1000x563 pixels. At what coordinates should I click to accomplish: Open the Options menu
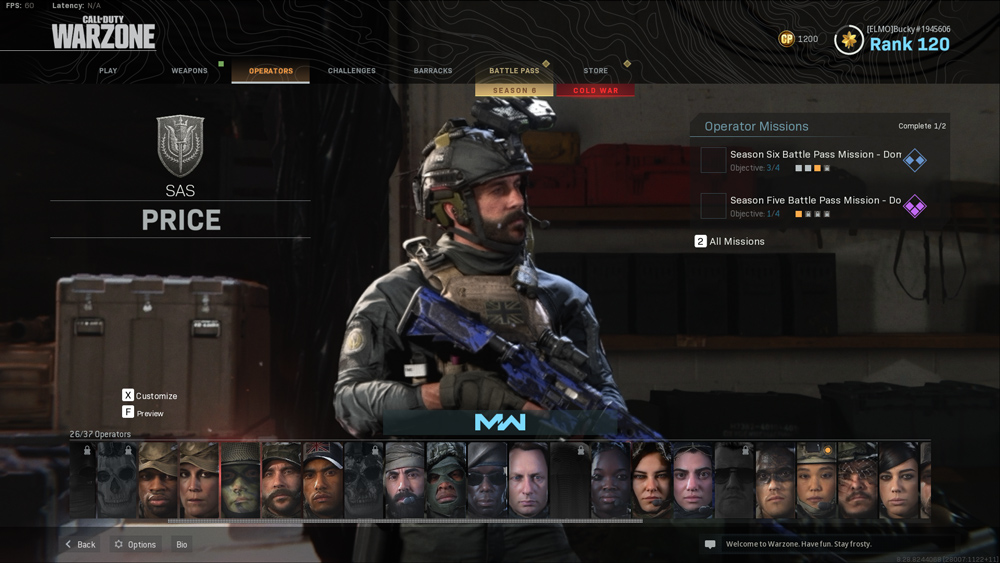tap(135, 545)
